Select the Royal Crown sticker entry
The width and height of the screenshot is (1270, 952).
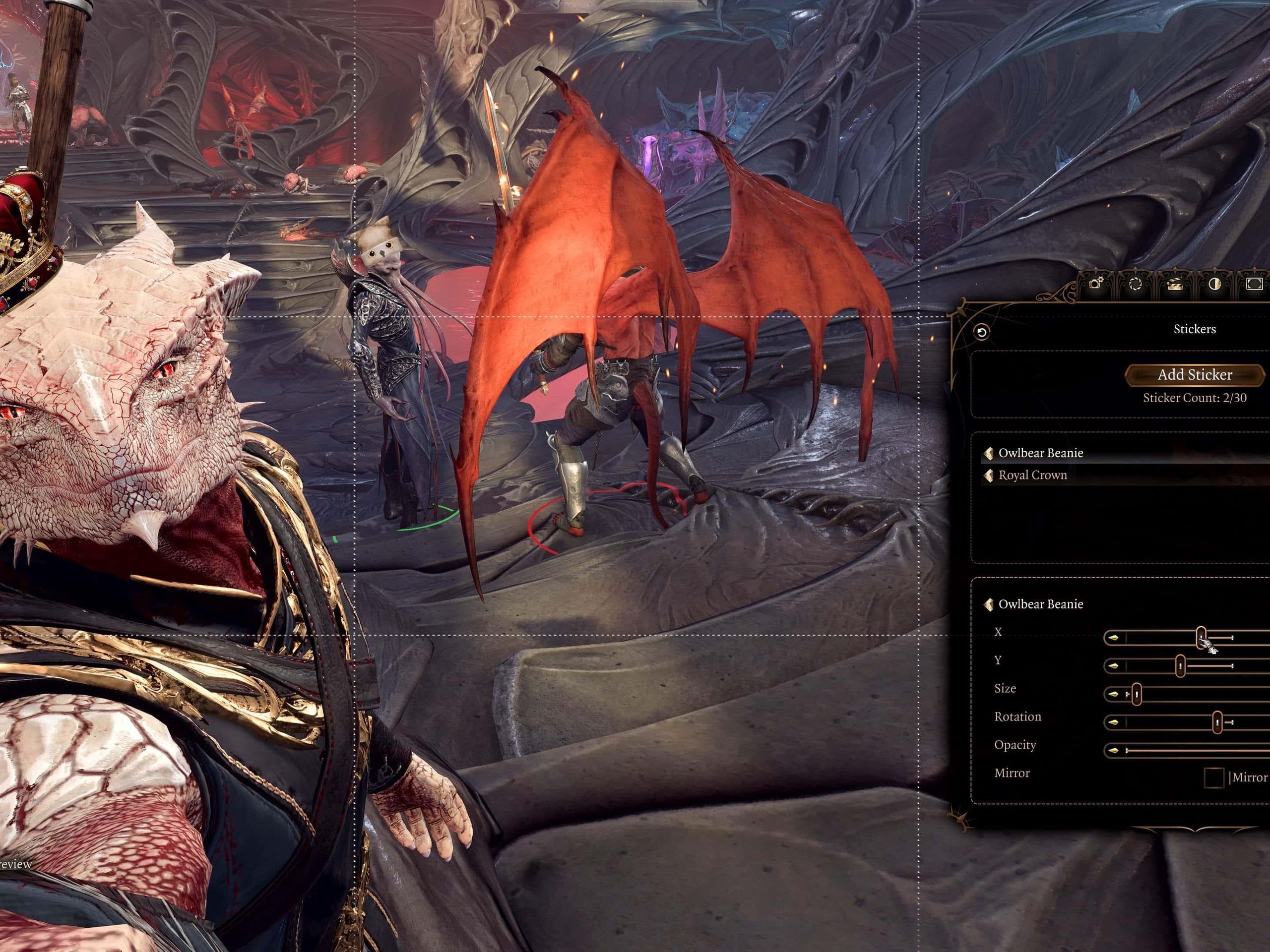(1032, 475)
